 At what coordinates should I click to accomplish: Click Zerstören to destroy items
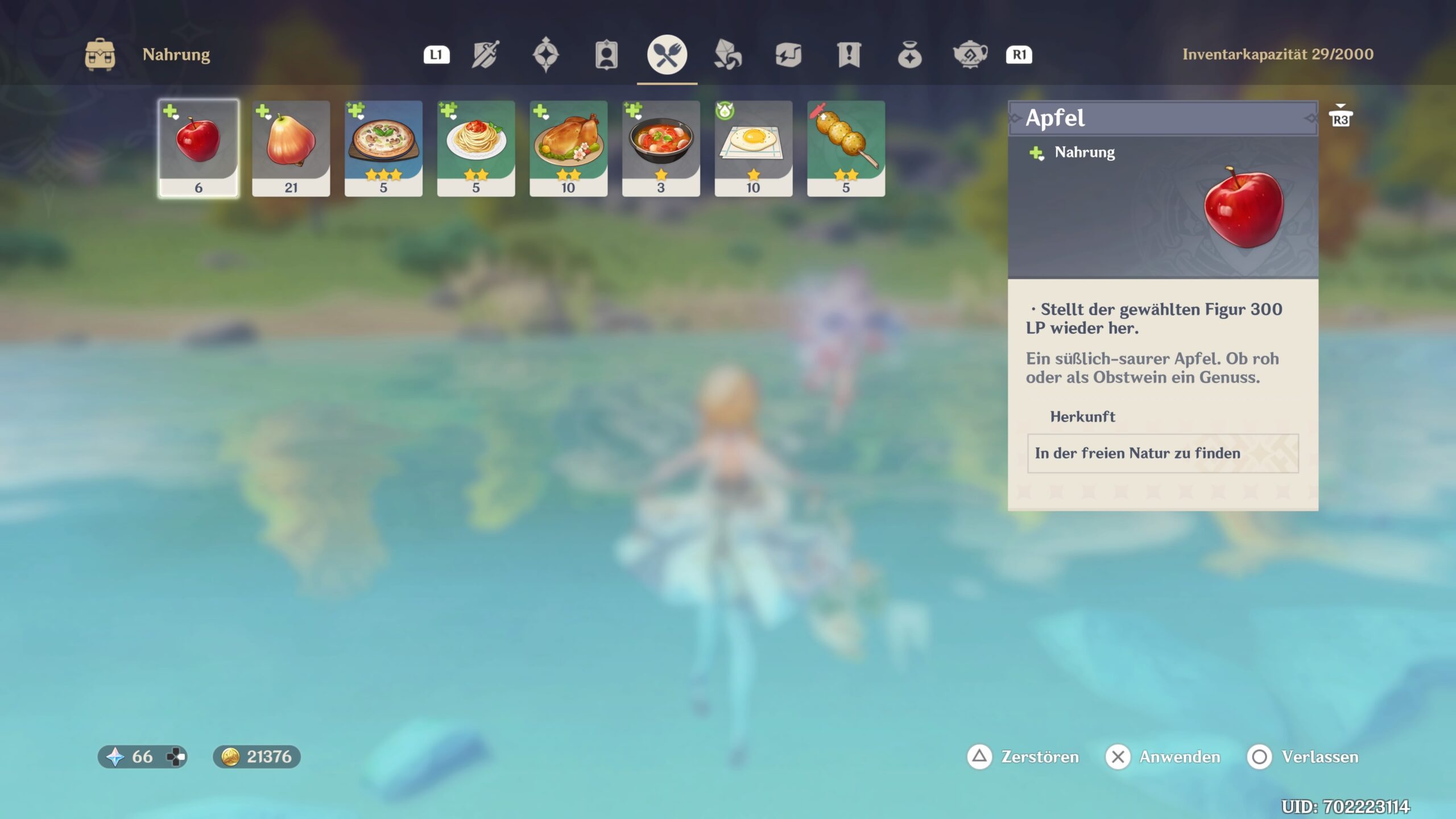[1024, 756]
